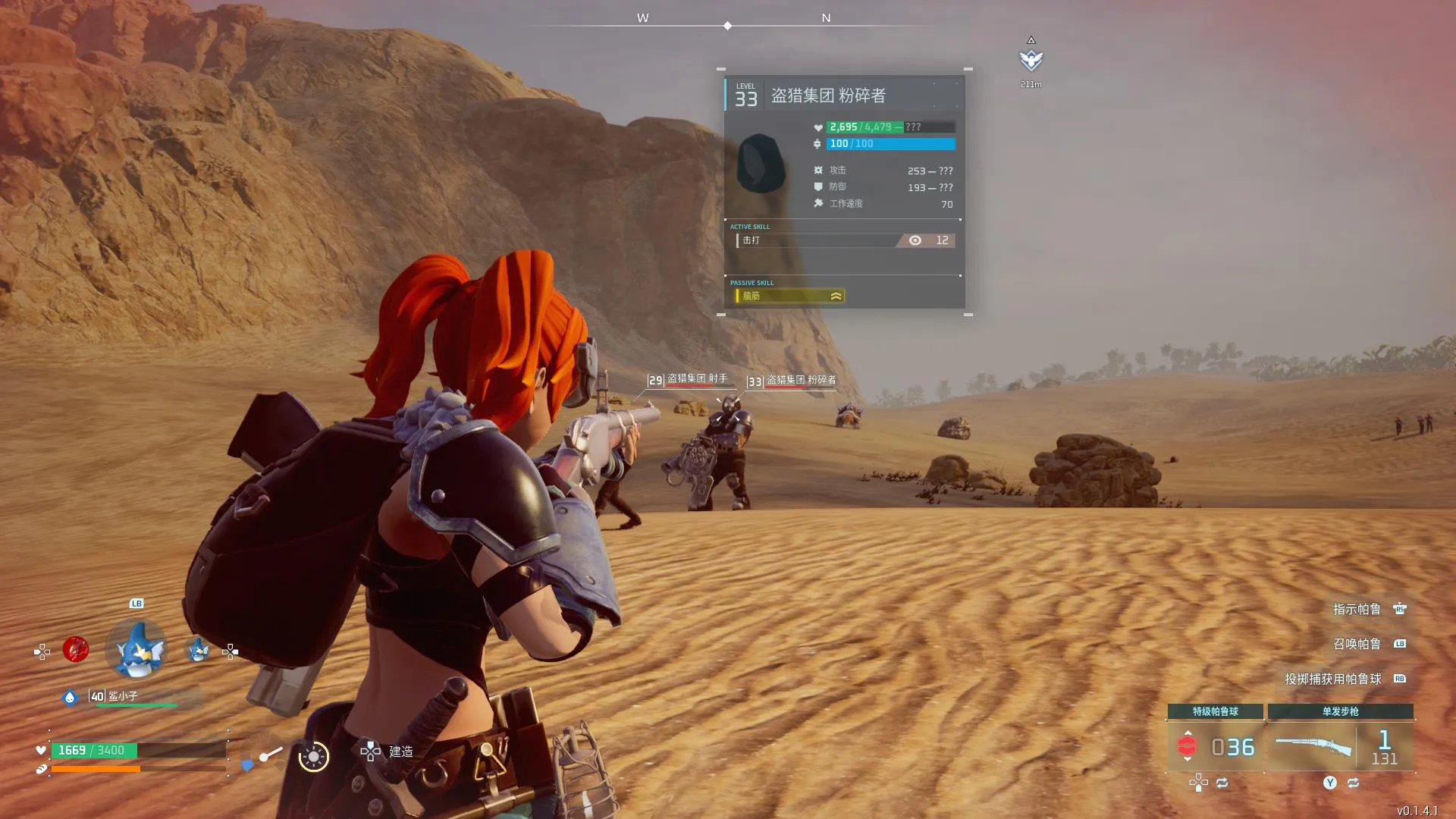Image resolution: width=1456 pixels, height=819 pixels.
Task: Select the active pal 鲨小子 portrait
Action: pos(137,650)
